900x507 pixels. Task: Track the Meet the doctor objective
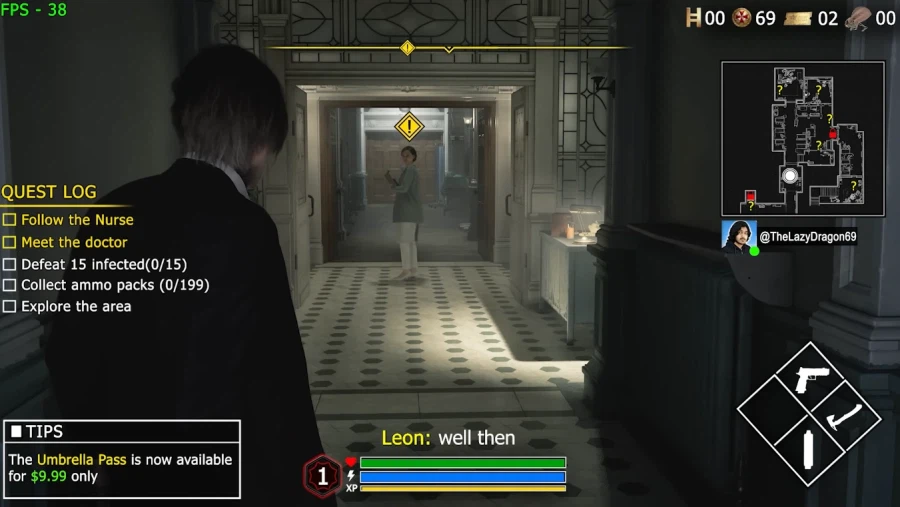74,242
